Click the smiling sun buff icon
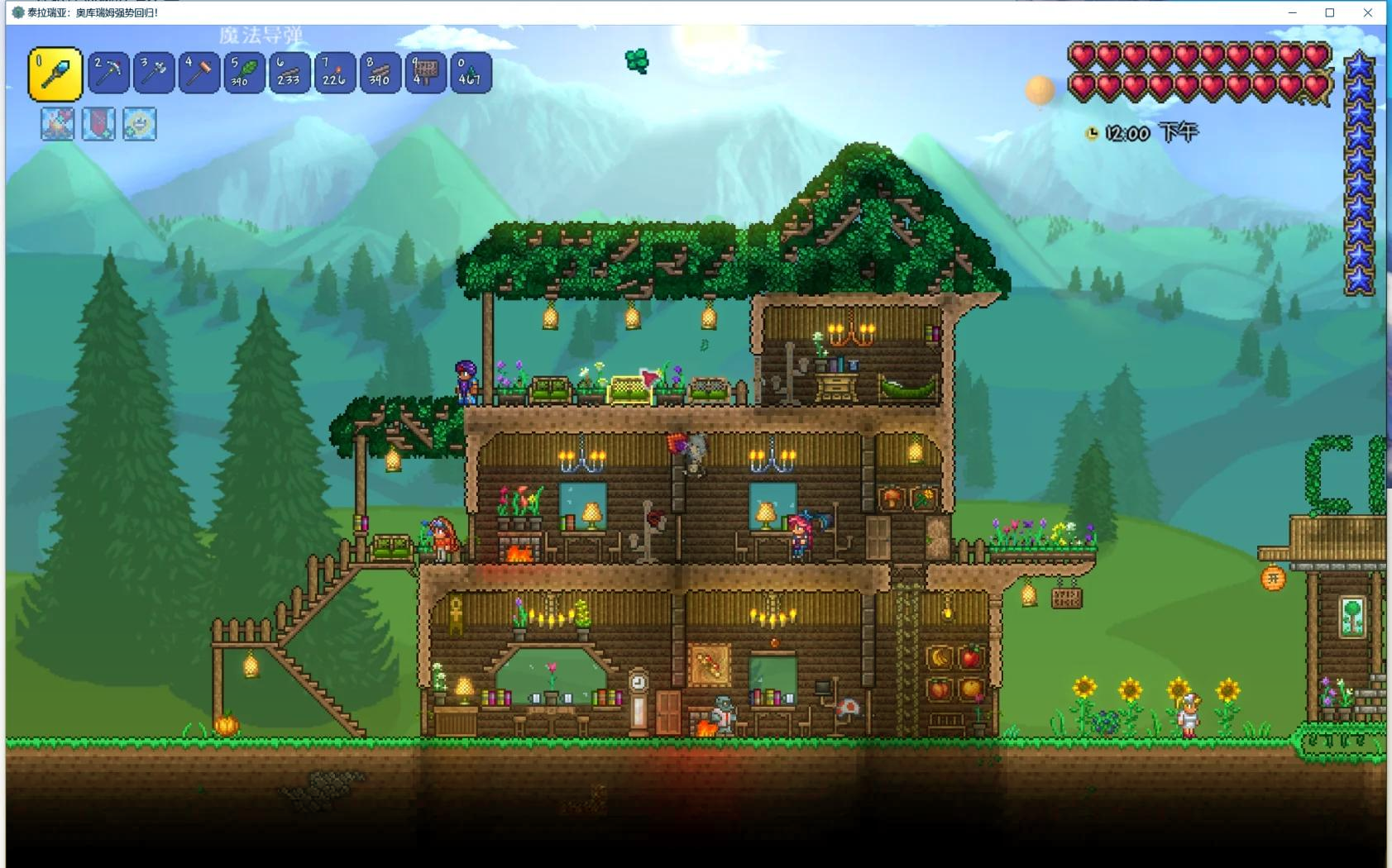Viewport: 1392px width, 868px height. [x=139, y=124]
